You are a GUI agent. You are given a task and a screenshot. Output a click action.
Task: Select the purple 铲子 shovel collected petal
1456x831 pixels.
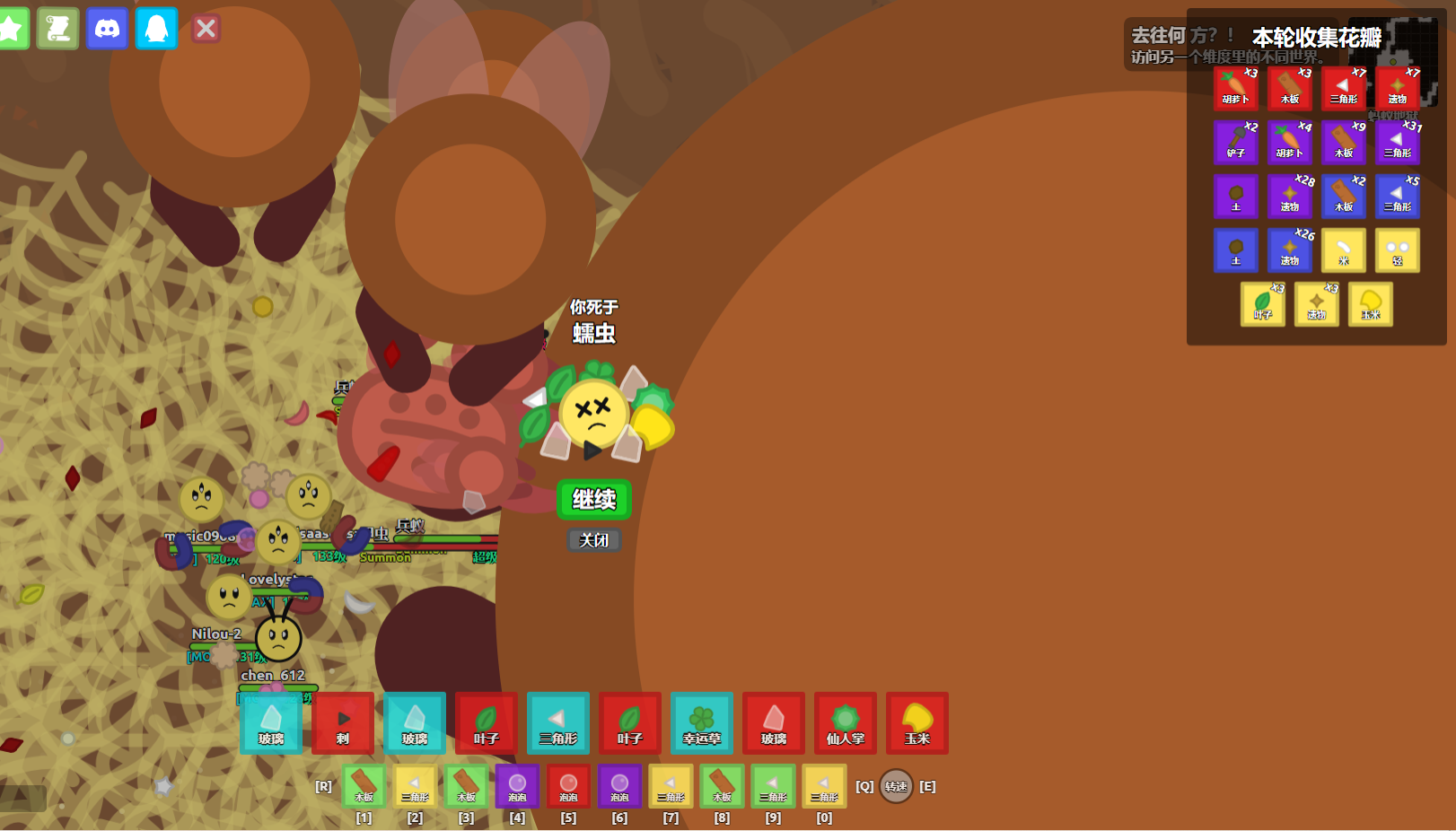point(1236,142)
